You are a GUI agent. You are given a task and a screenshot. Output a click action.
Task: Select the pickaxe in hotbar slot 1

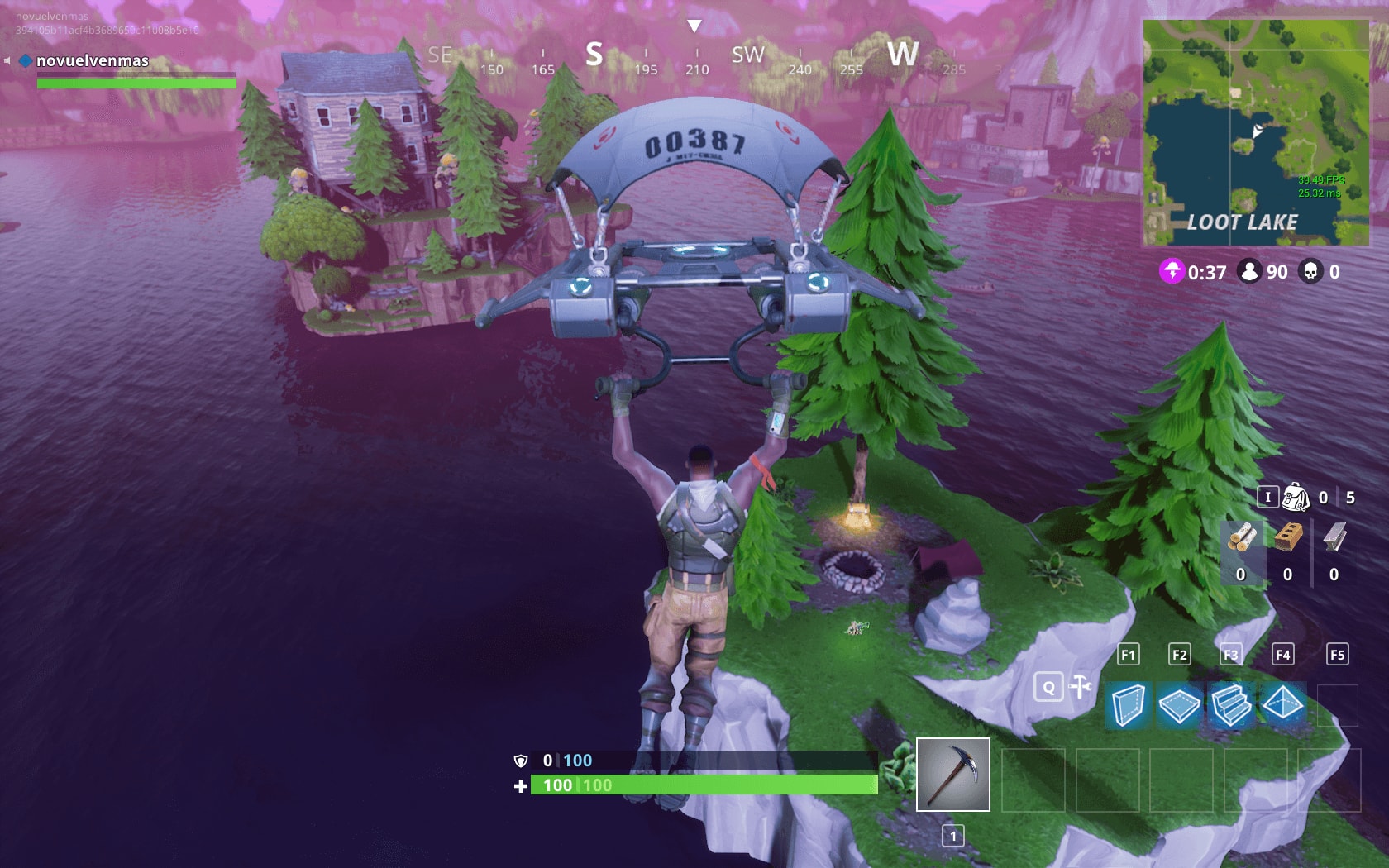click(952, 773)
